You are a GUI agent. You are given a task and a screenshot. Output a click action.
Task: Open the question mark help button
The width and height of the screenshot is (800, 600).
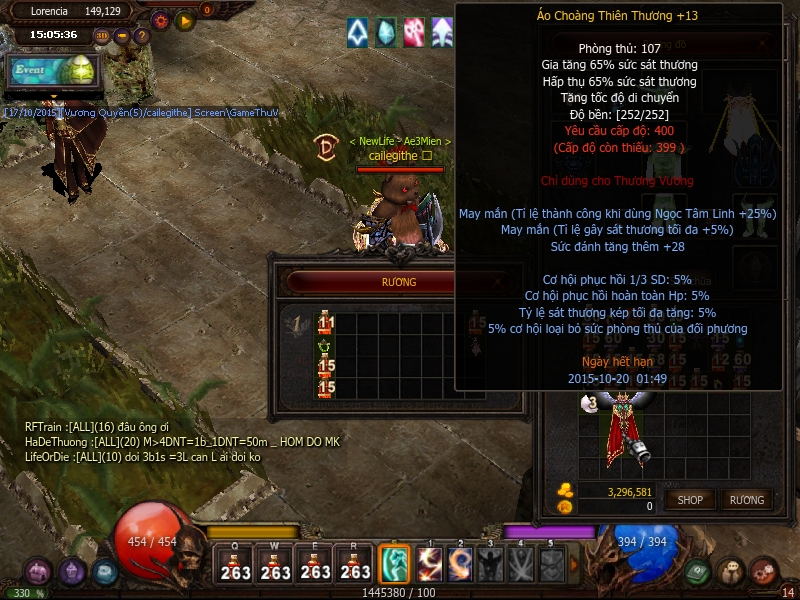coord(141,36)
